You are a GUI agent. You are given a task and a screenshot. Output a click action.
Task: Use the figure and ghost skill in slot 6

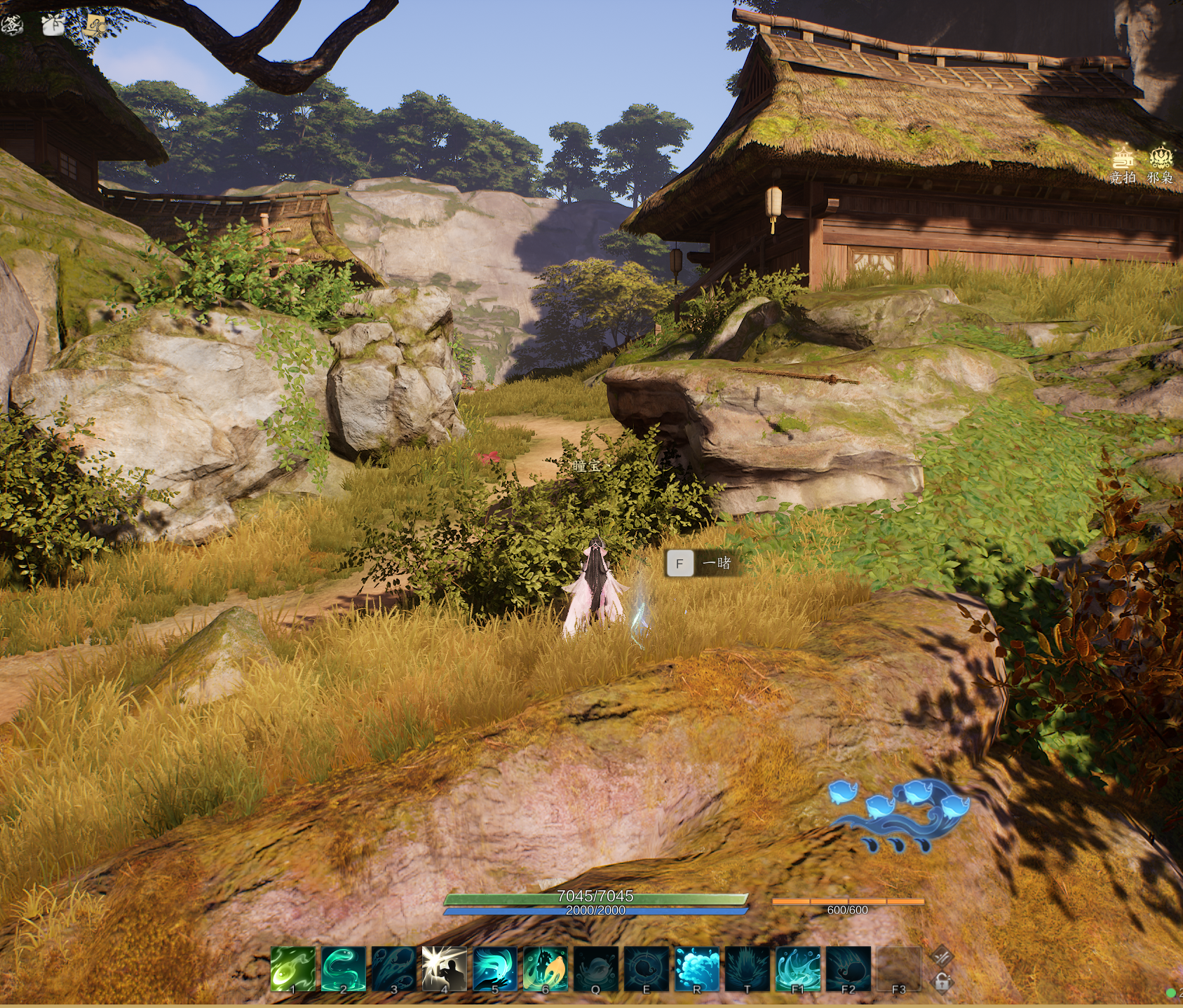[546, 969]
